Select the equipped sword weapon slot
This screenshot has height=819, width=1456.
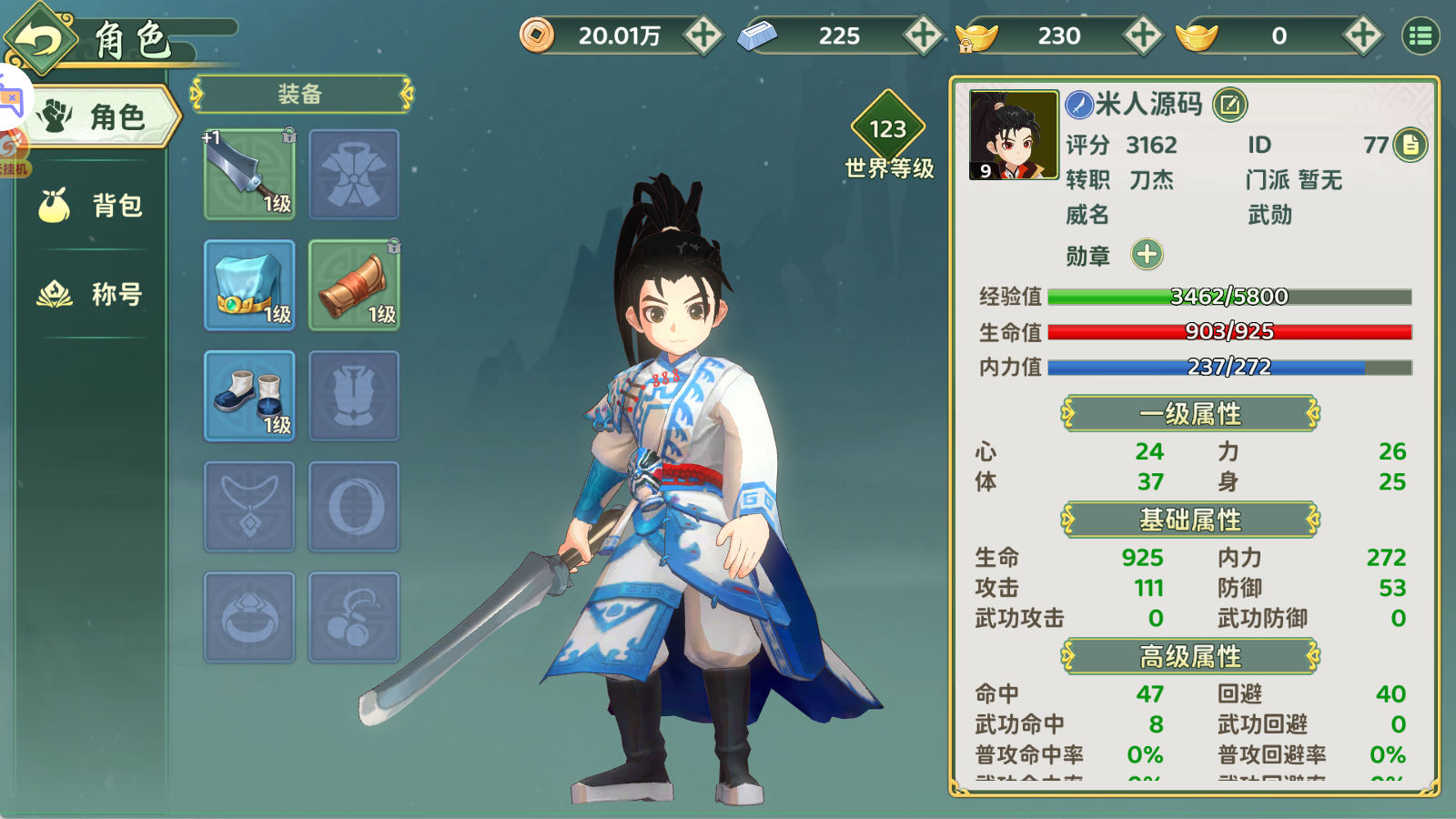[x=249, y=174]
